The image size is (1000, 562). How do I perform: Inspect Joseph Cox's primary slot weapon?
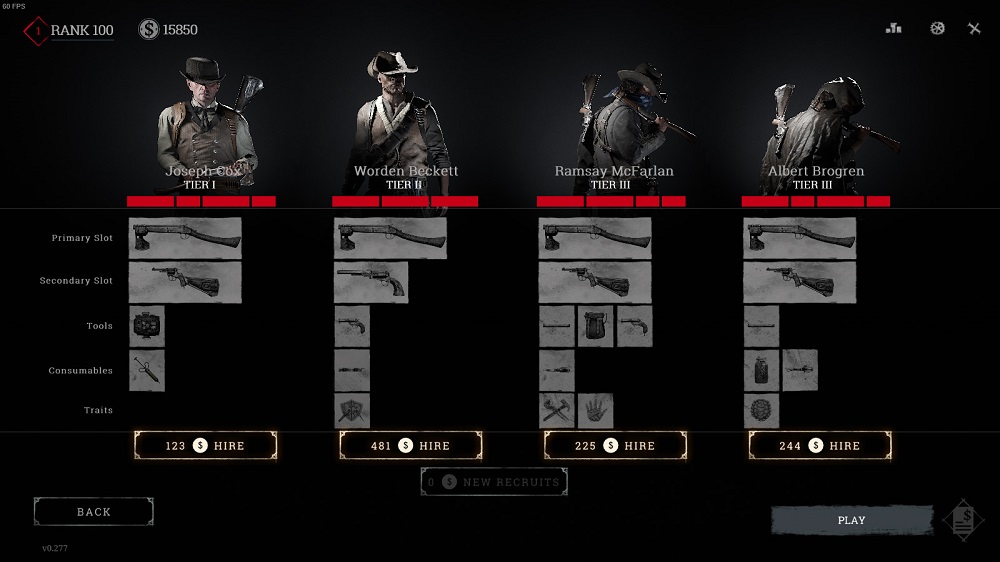click(185, 239)
